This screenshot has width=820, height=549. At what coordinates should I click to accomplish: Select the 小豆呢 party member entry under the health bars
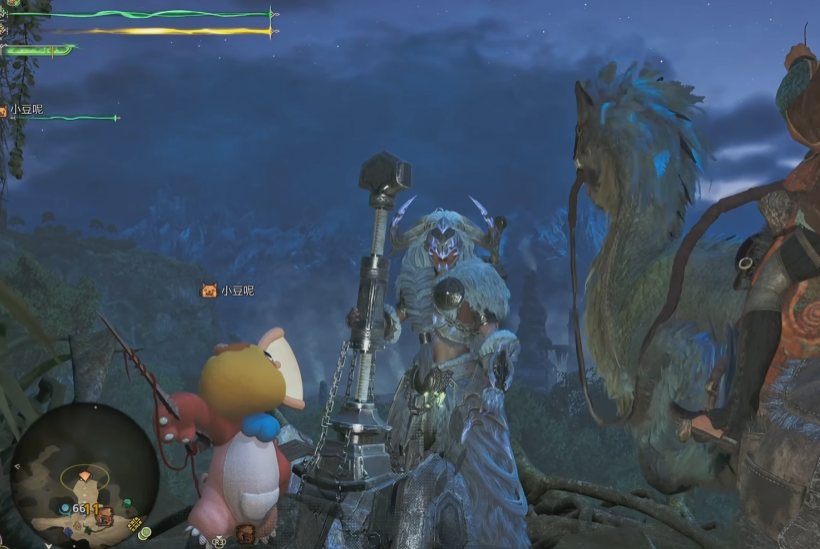click(27, 109)
